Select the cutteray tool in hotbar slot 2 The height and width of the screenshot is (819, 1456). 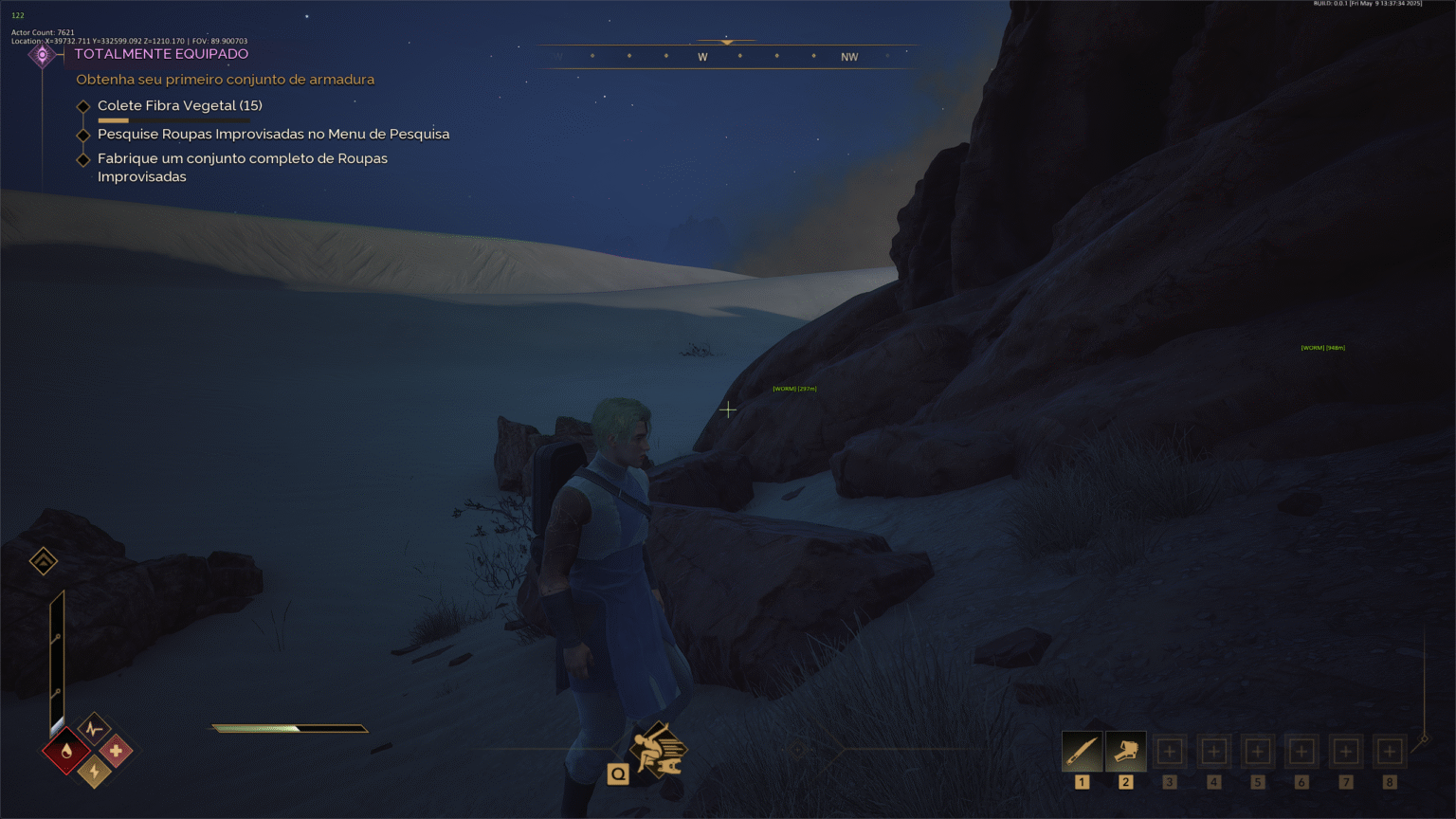point(1125,750)
